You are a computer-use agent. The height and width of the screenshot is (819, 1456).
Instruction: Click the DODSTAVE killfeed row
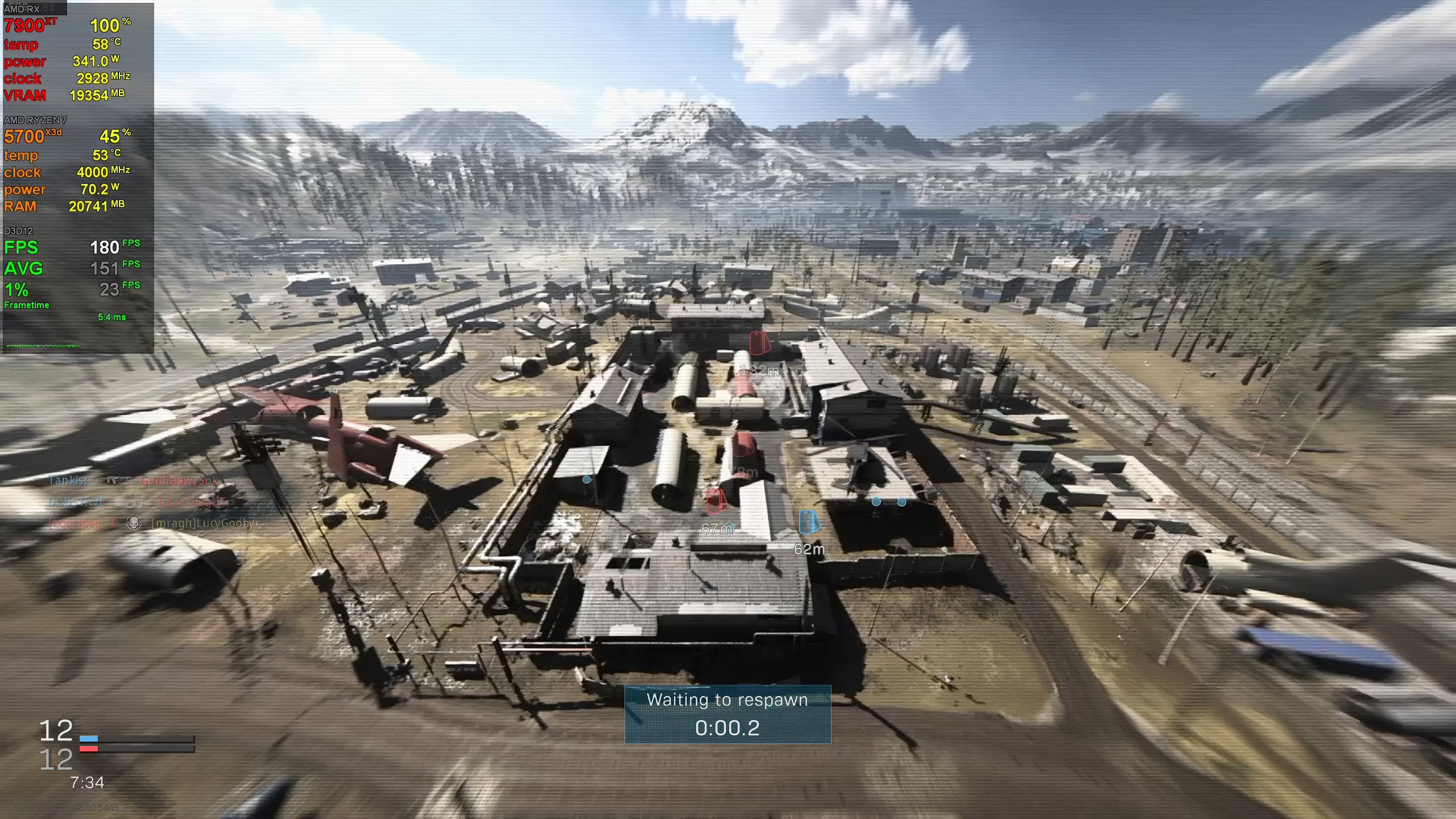(x=77, y=502)
